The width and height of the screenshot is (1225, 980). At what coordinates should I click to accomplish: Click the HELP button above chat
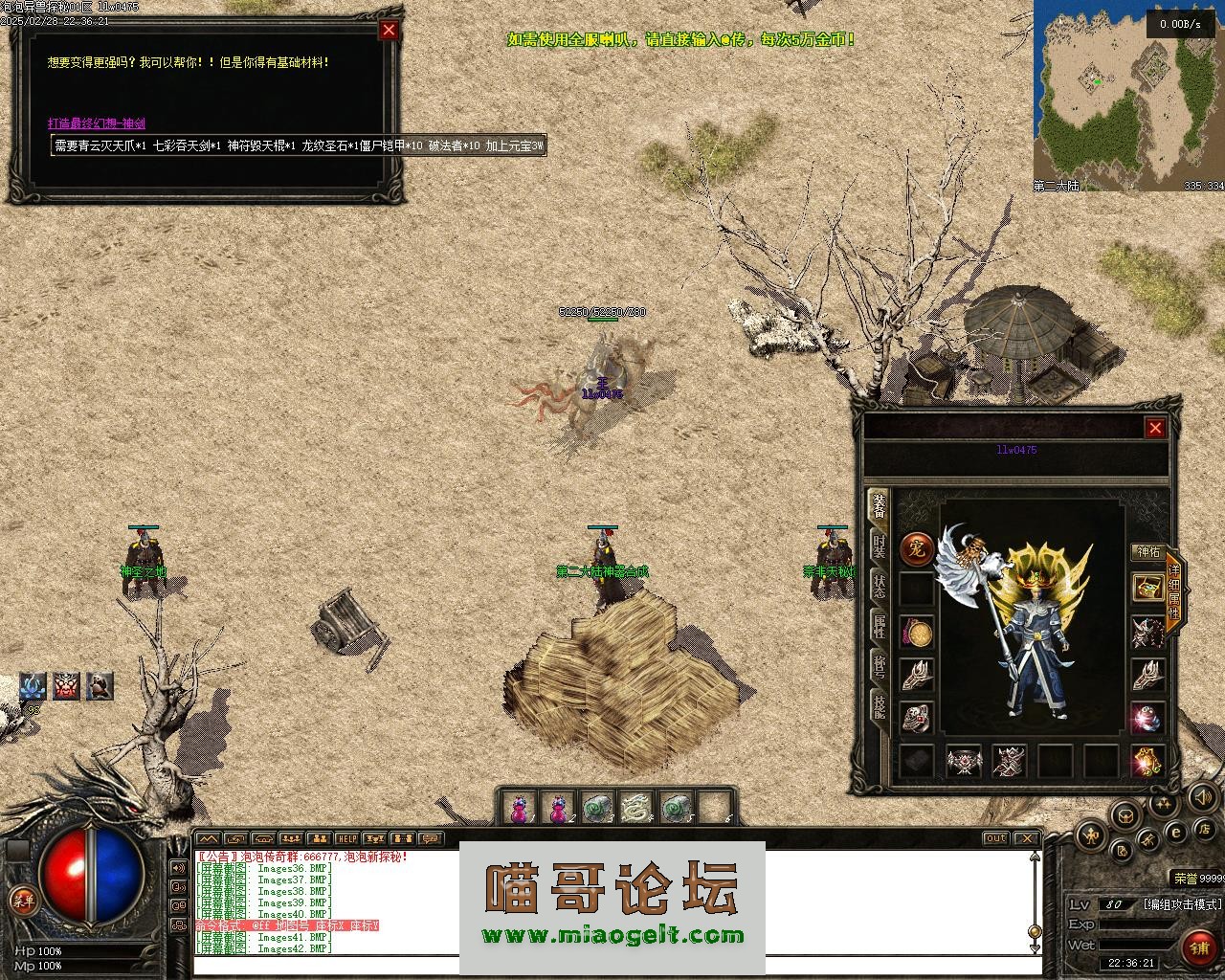346,839
